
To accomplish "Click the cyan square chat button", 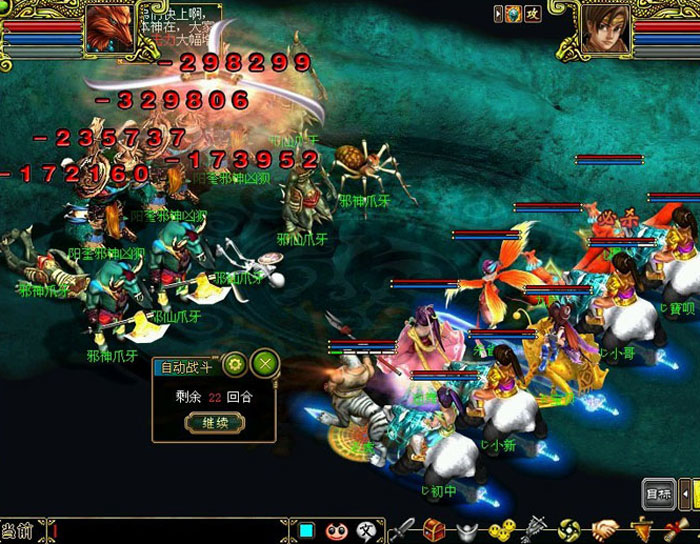I will (307, 530).
